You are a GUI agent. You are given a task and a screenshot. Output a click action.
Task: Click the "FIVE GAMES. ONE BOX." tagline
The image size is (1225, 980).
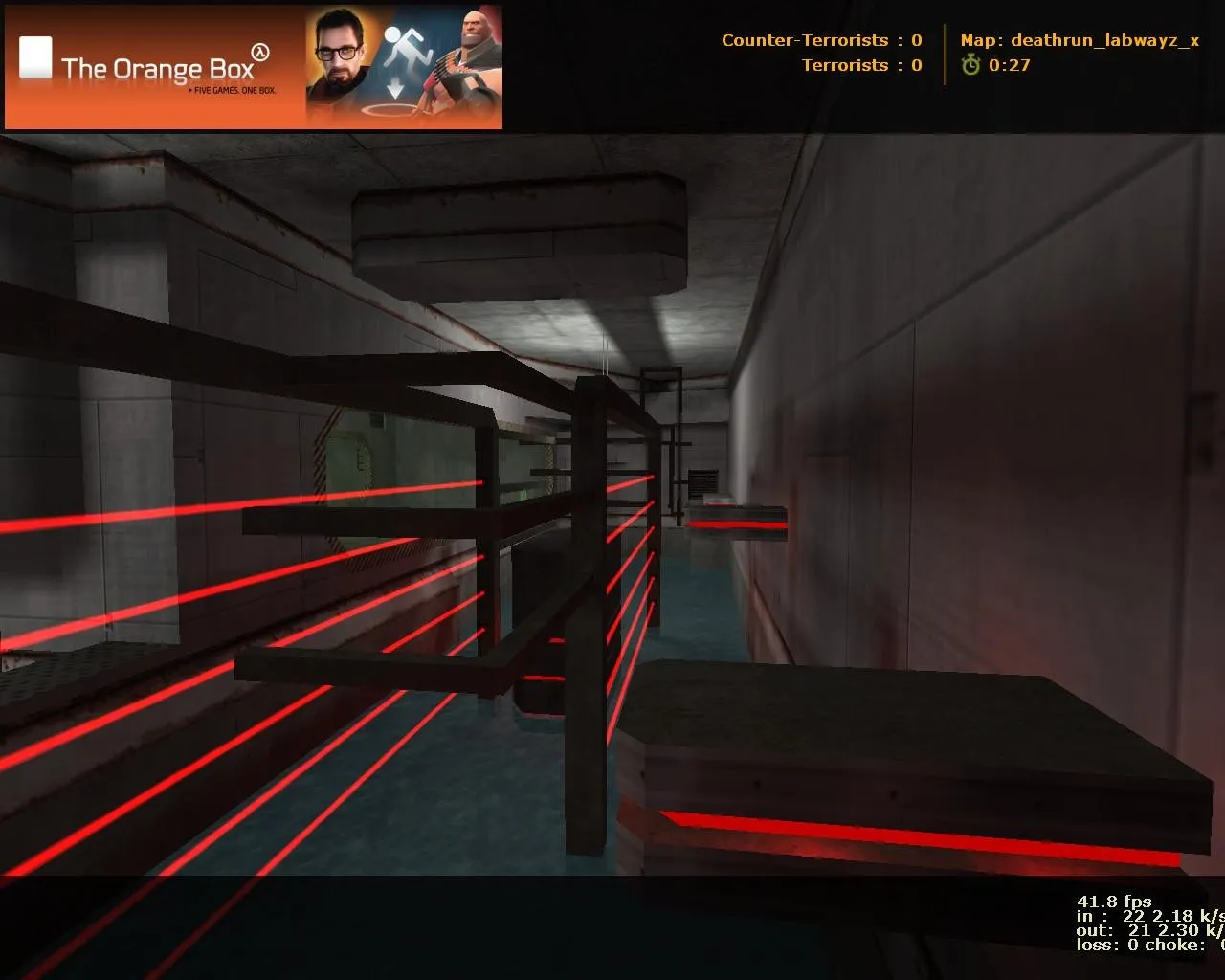tap(234, 91)
